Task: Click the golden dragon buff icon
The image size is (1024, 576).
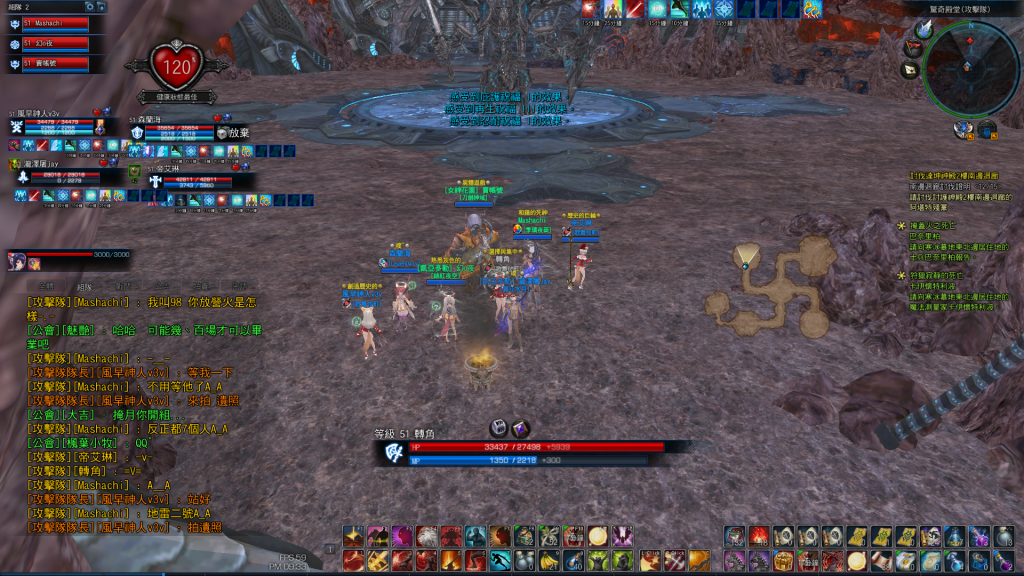Action: pyautogui.click(x=812, y=9)
